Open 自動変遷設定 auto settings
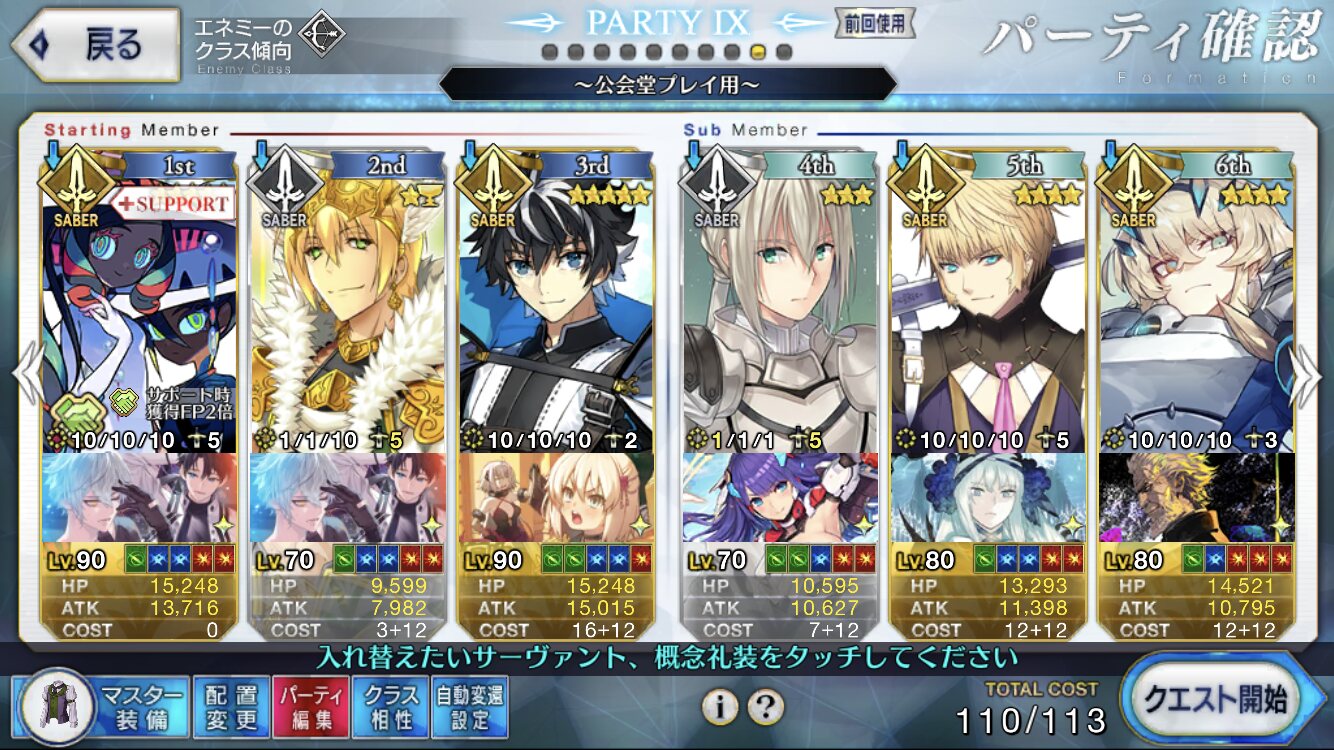1334x750 pixels. click(x=470, y=706)
